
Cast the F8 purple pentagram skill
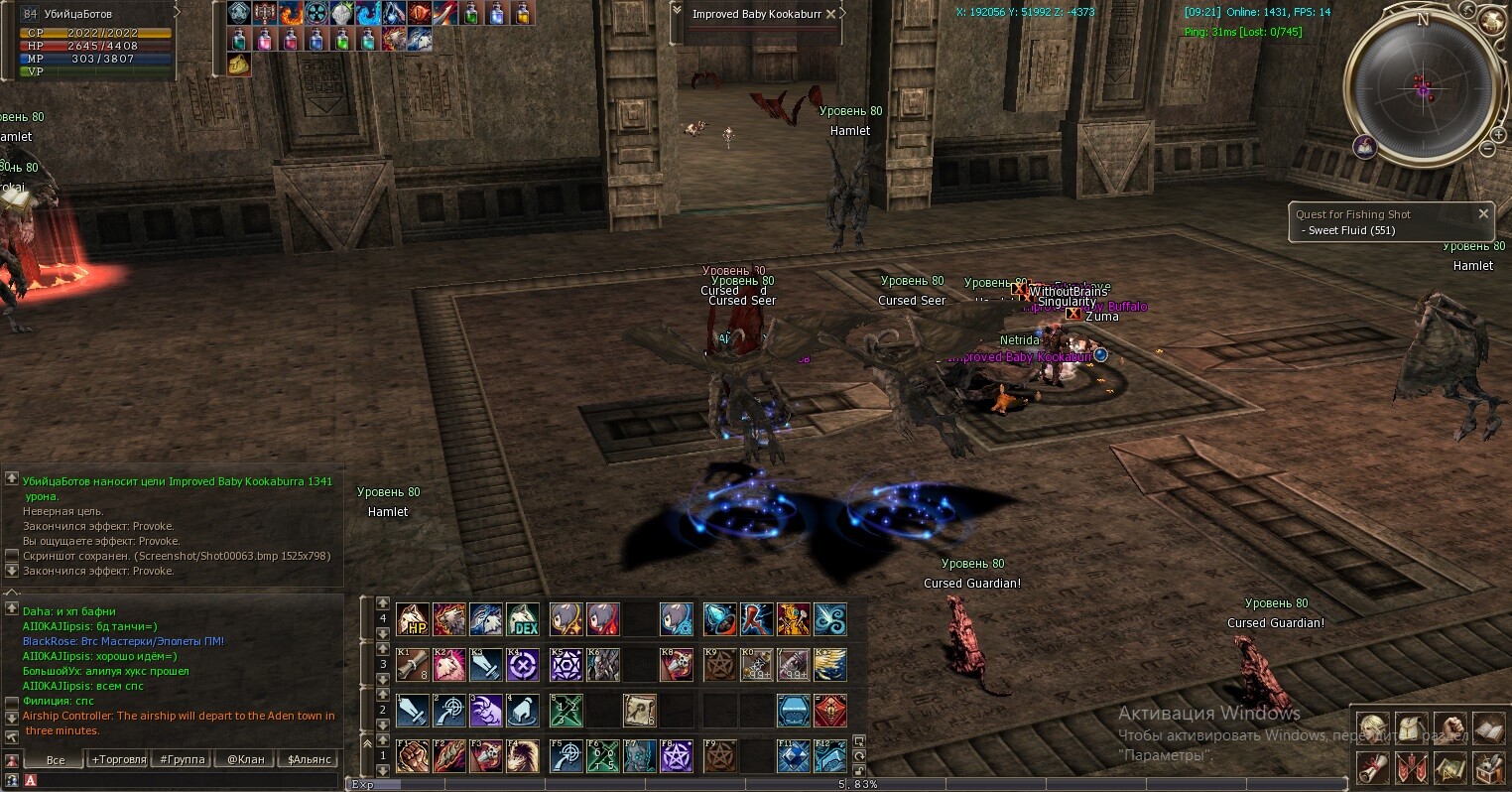point(677,755)
